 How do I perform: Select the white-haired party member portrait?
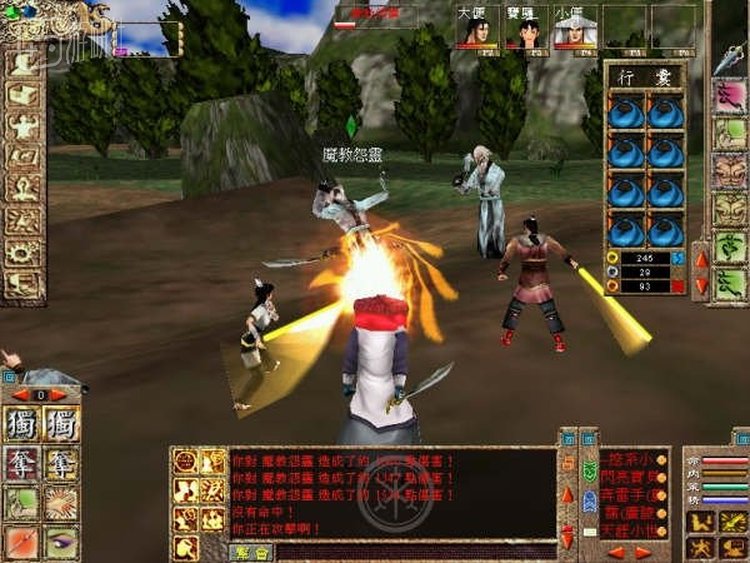pyautogui.click(x=575, y=30)
